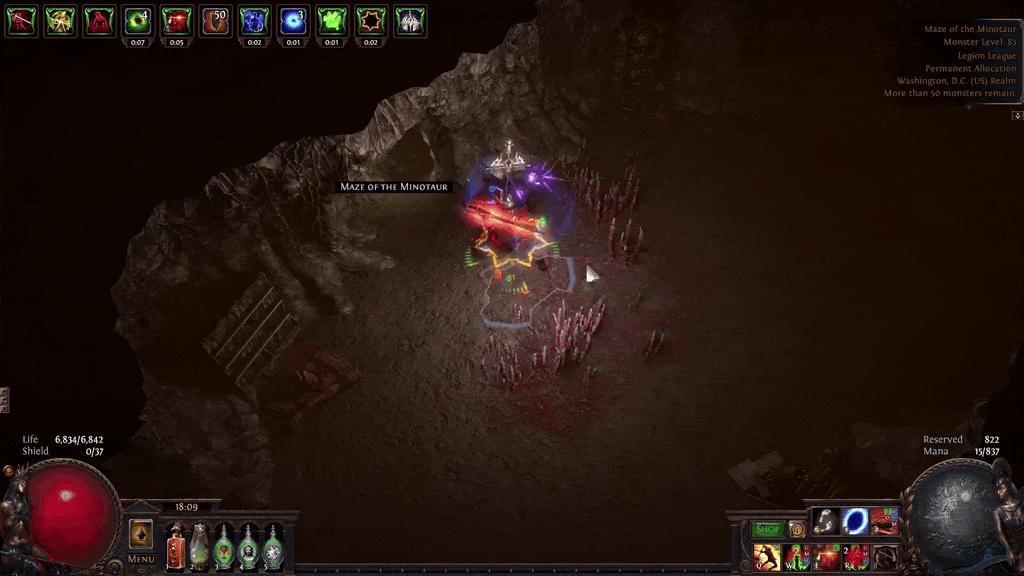This screenshot has height=576, width=1024.
Task: Click the gold coin icon beside Shop
Action: [x=797, y=529]
